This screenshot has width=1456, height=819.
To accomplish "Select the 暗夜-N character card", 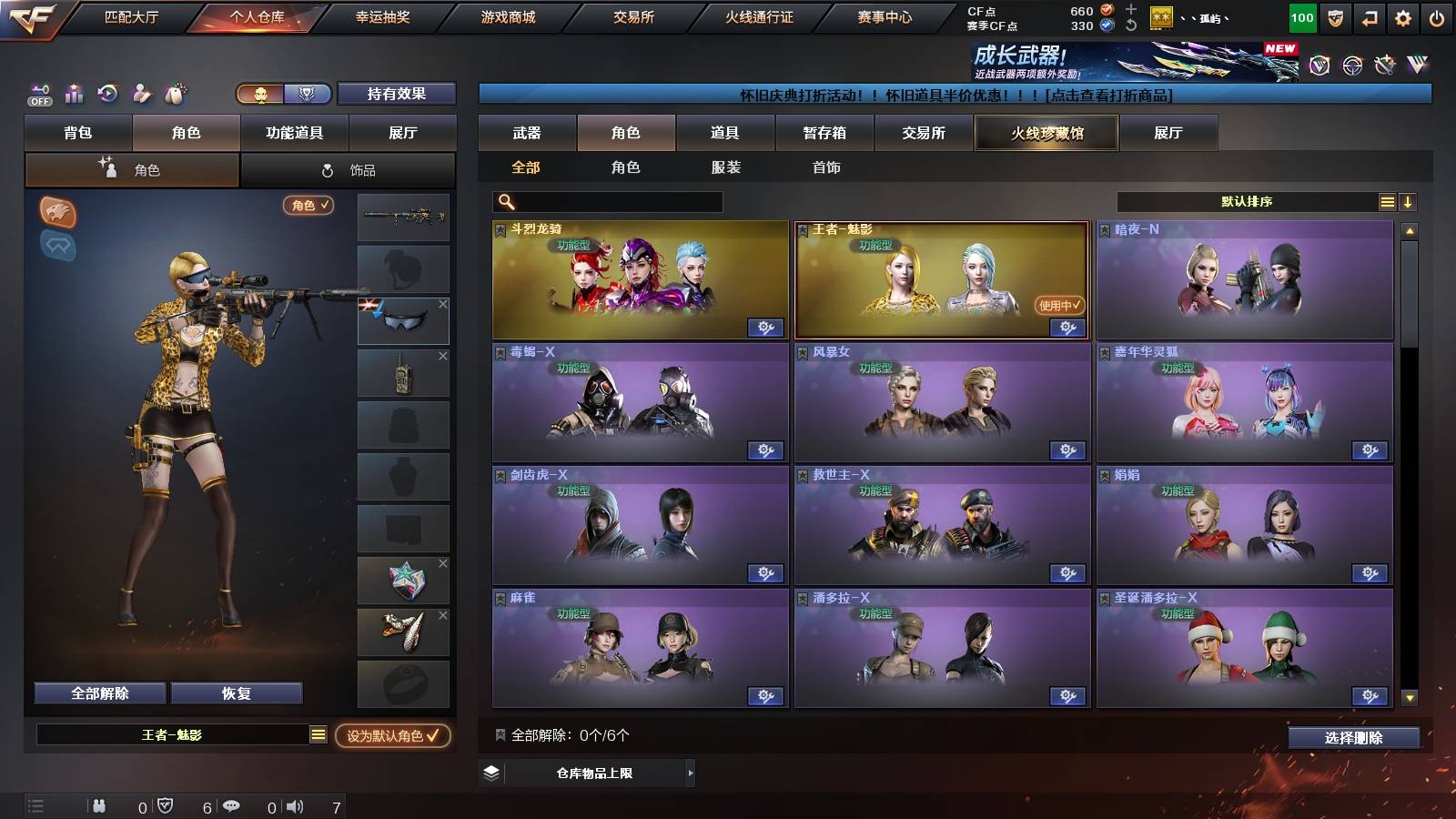I will coord(1244,278).
